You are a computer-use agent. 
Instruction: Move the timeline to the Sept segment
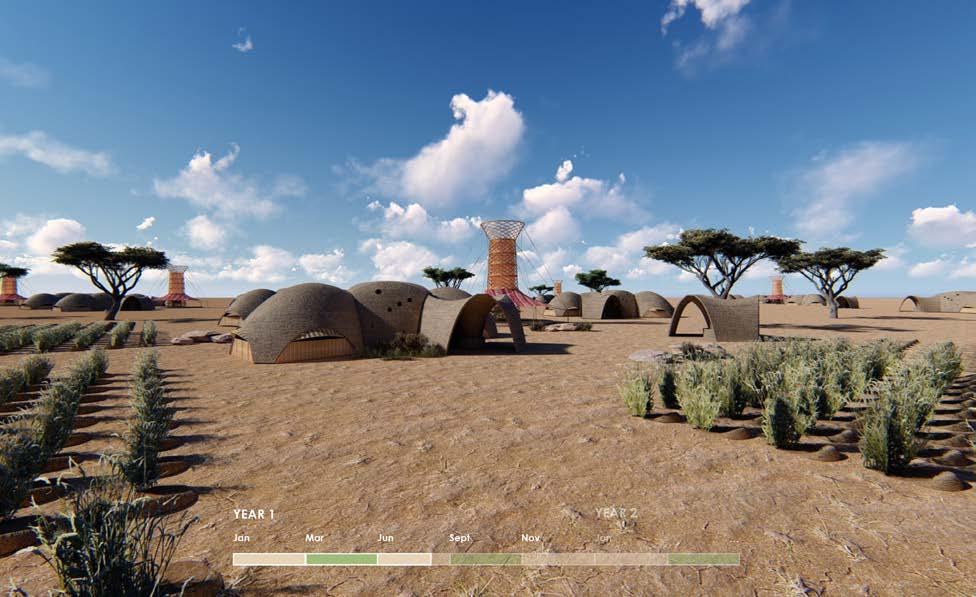point(485,559)
